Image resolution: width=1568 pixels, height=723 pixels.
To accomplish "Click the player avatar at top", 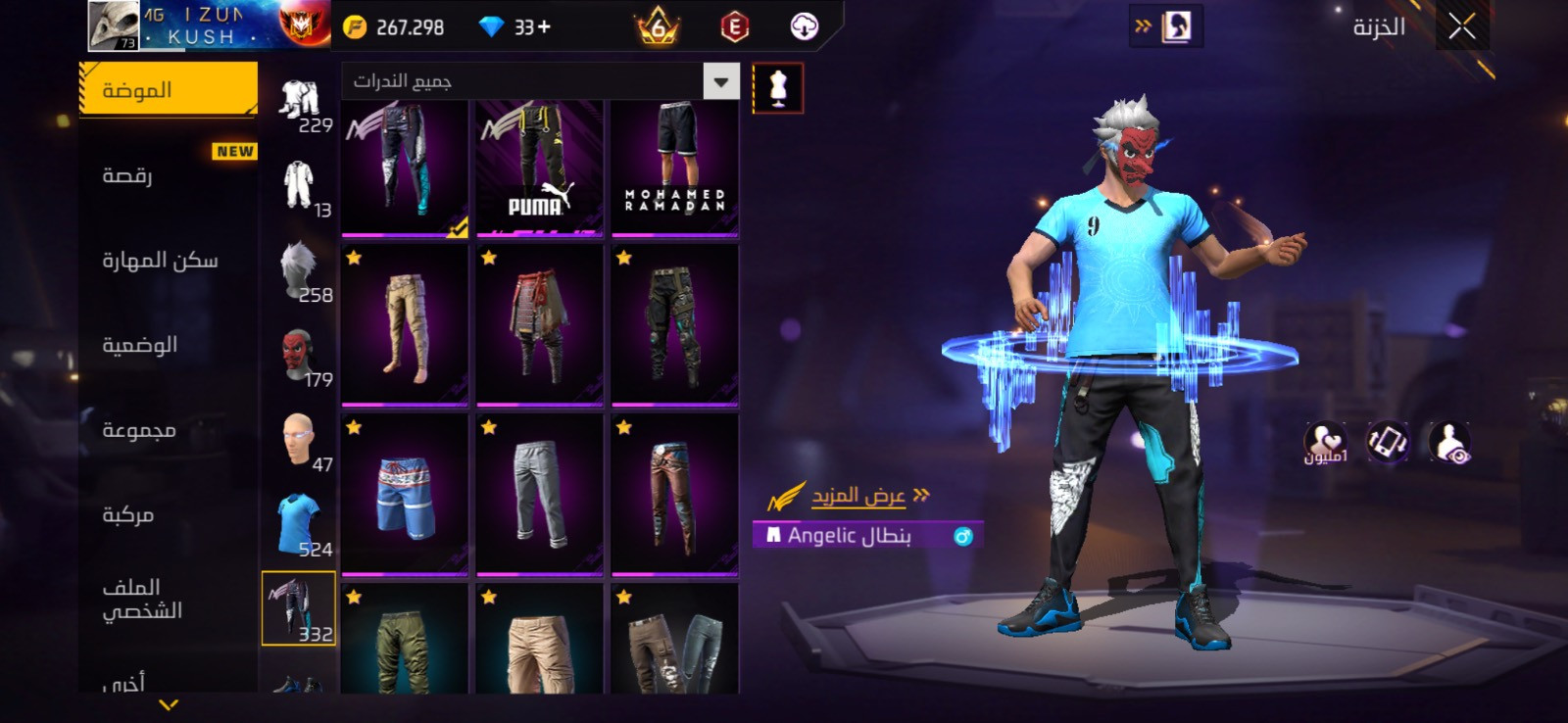I will tap(114, 25).
